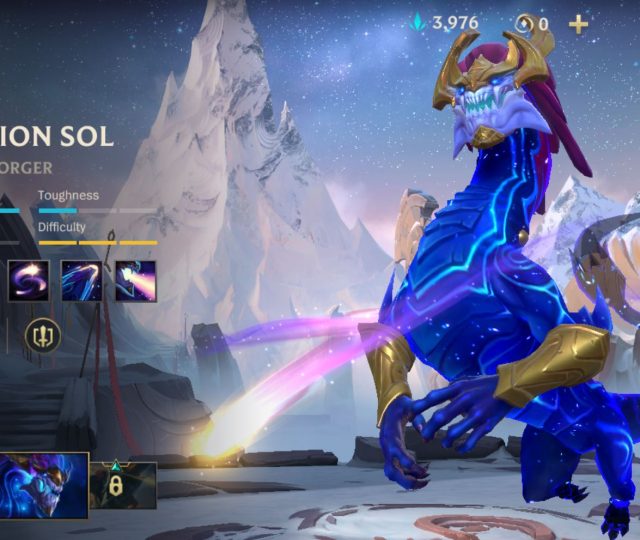Click the plus button to add currency
Viewport: 640px width, 540px height.
point(578,24)
